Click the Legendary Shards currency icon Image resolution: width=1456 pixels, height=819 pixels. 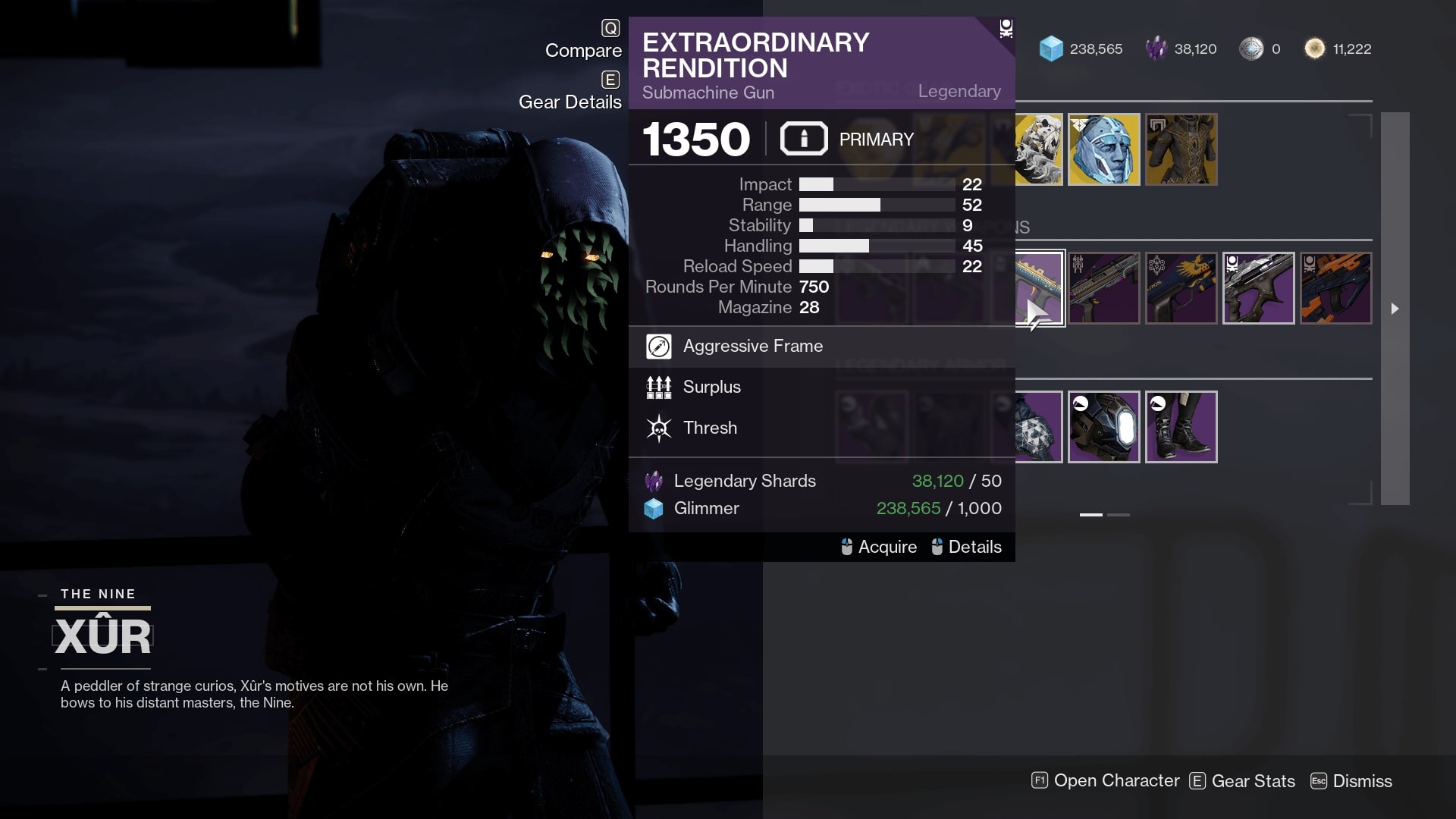[654, 481]
